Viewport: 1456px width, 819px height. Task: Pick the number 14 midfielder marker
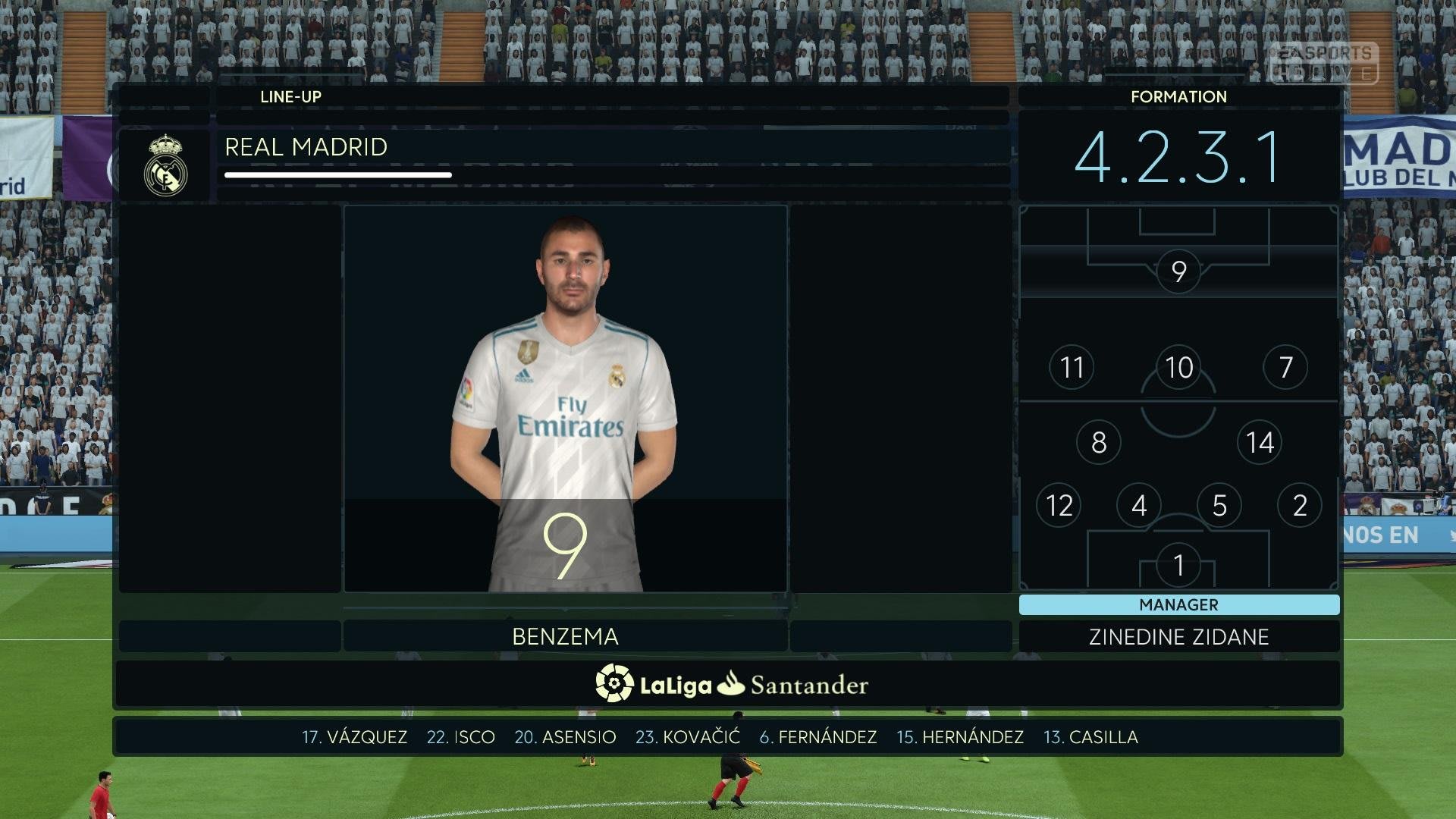1260,442
